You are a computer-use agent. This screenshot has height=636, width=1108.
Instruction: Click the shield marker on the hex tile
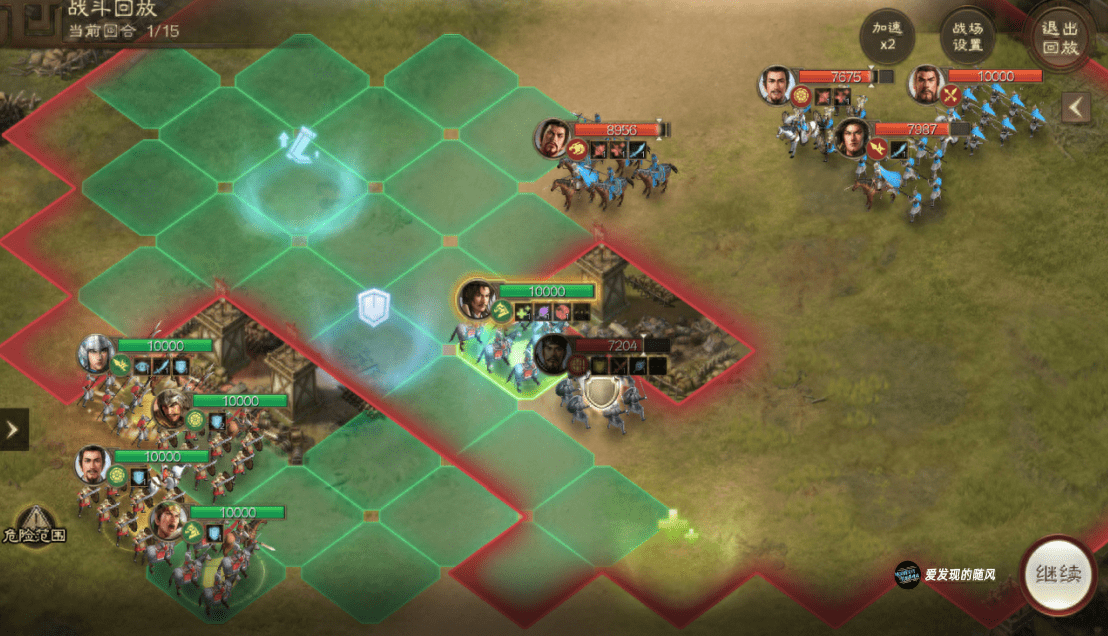pos(374,308)
